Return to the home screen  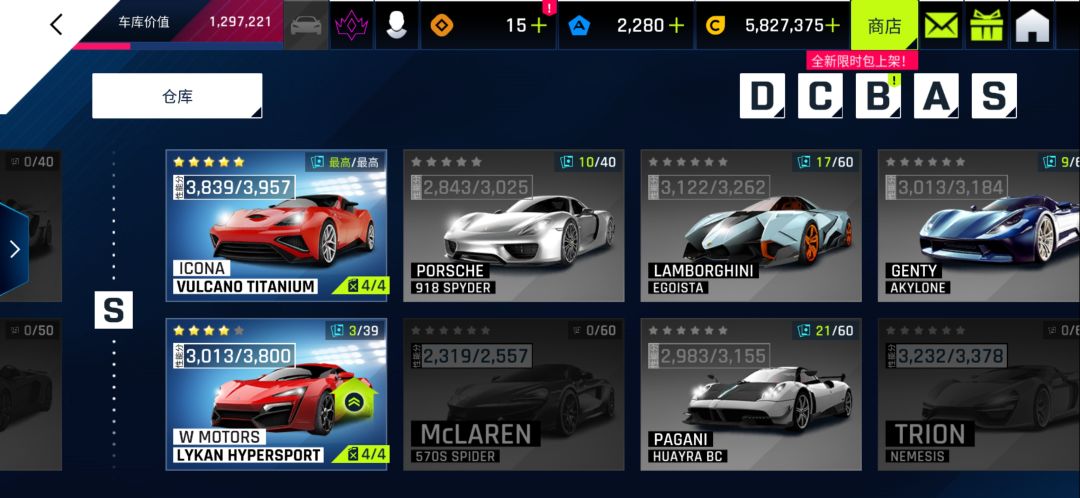(x=1032, y=26)
